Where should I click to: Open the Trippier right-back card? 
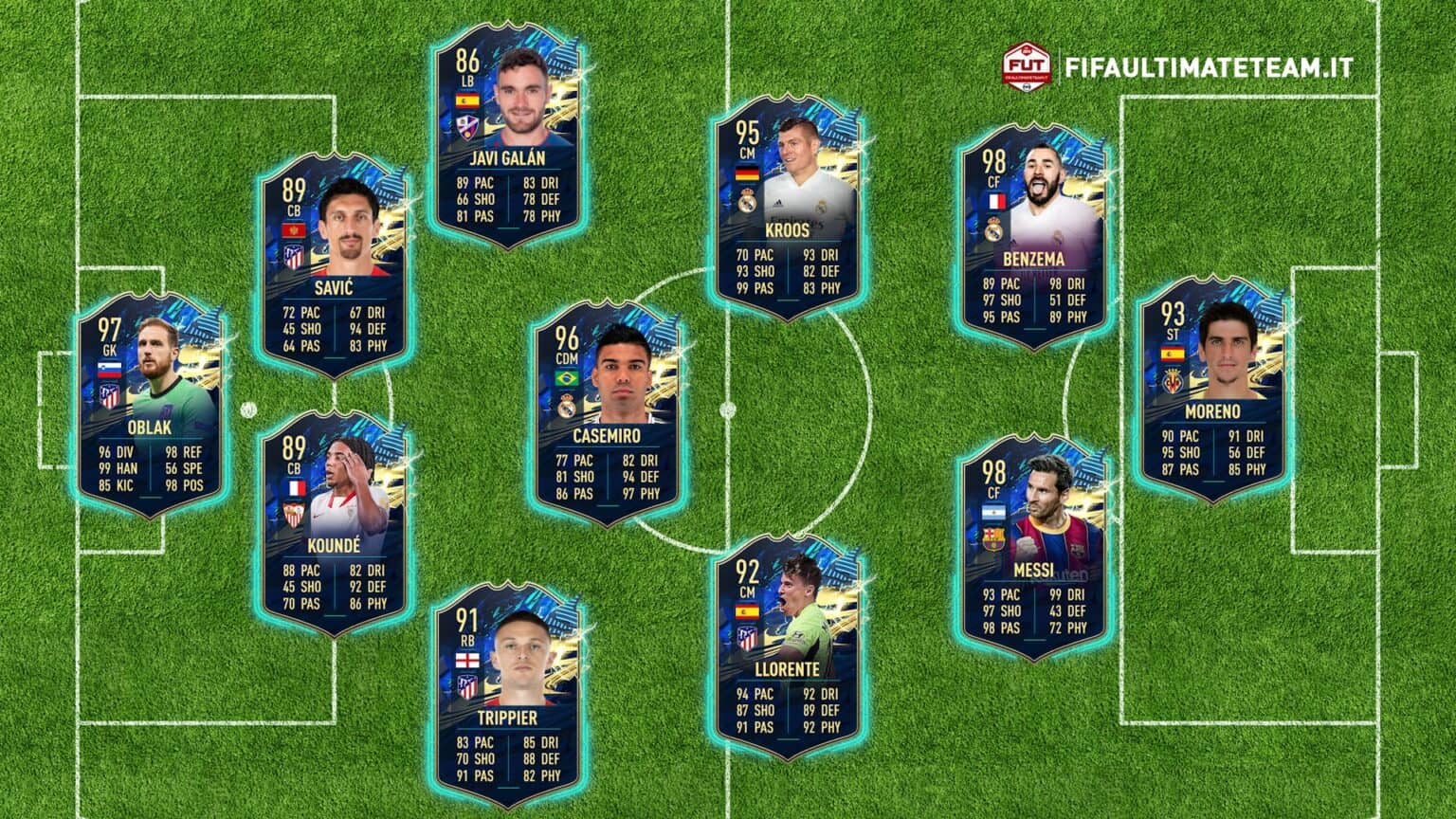(507, 695)
